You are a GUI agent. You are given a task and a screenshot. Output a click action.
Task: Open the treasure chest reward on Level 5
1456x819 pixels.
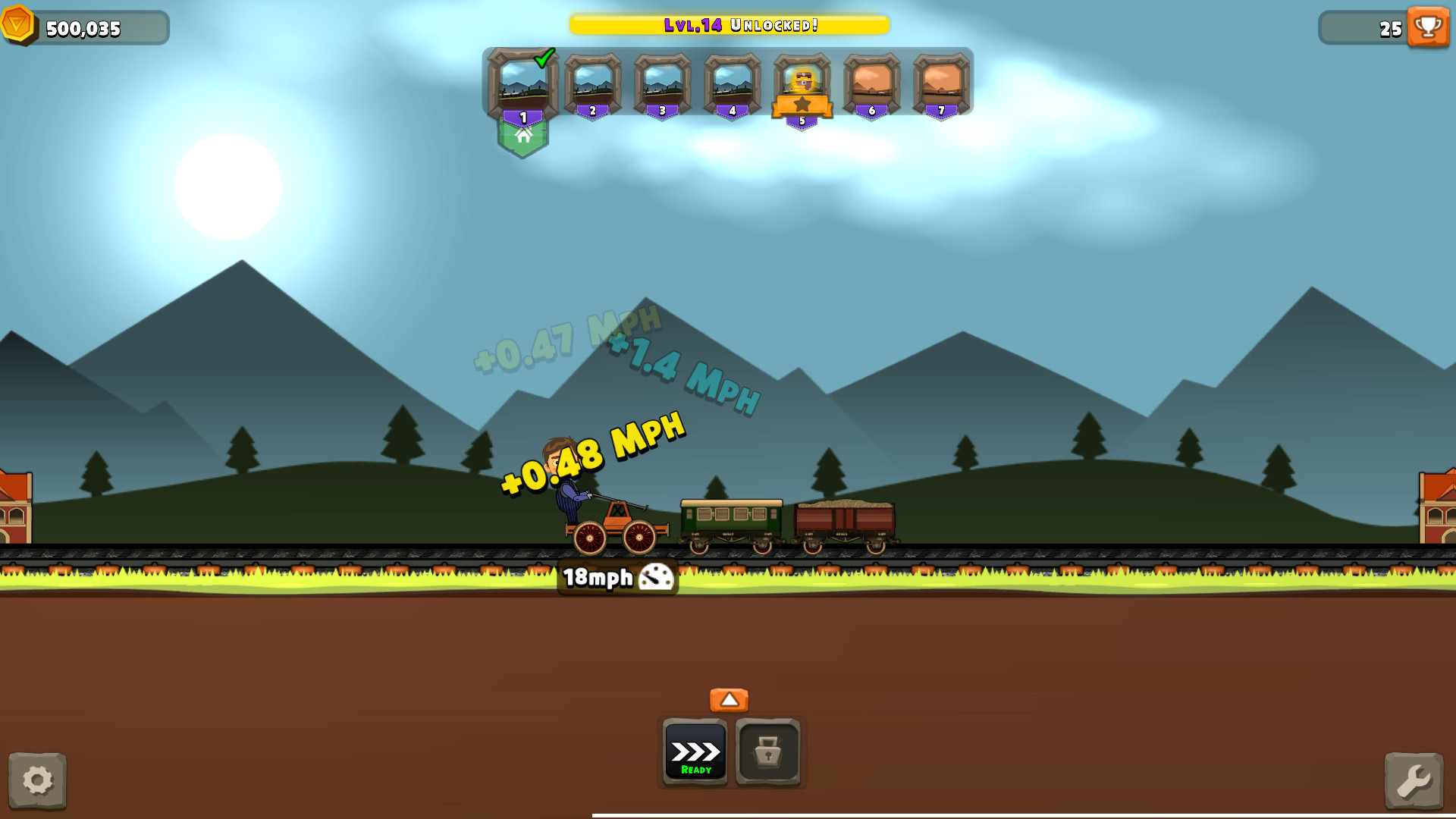click(802, 82)
